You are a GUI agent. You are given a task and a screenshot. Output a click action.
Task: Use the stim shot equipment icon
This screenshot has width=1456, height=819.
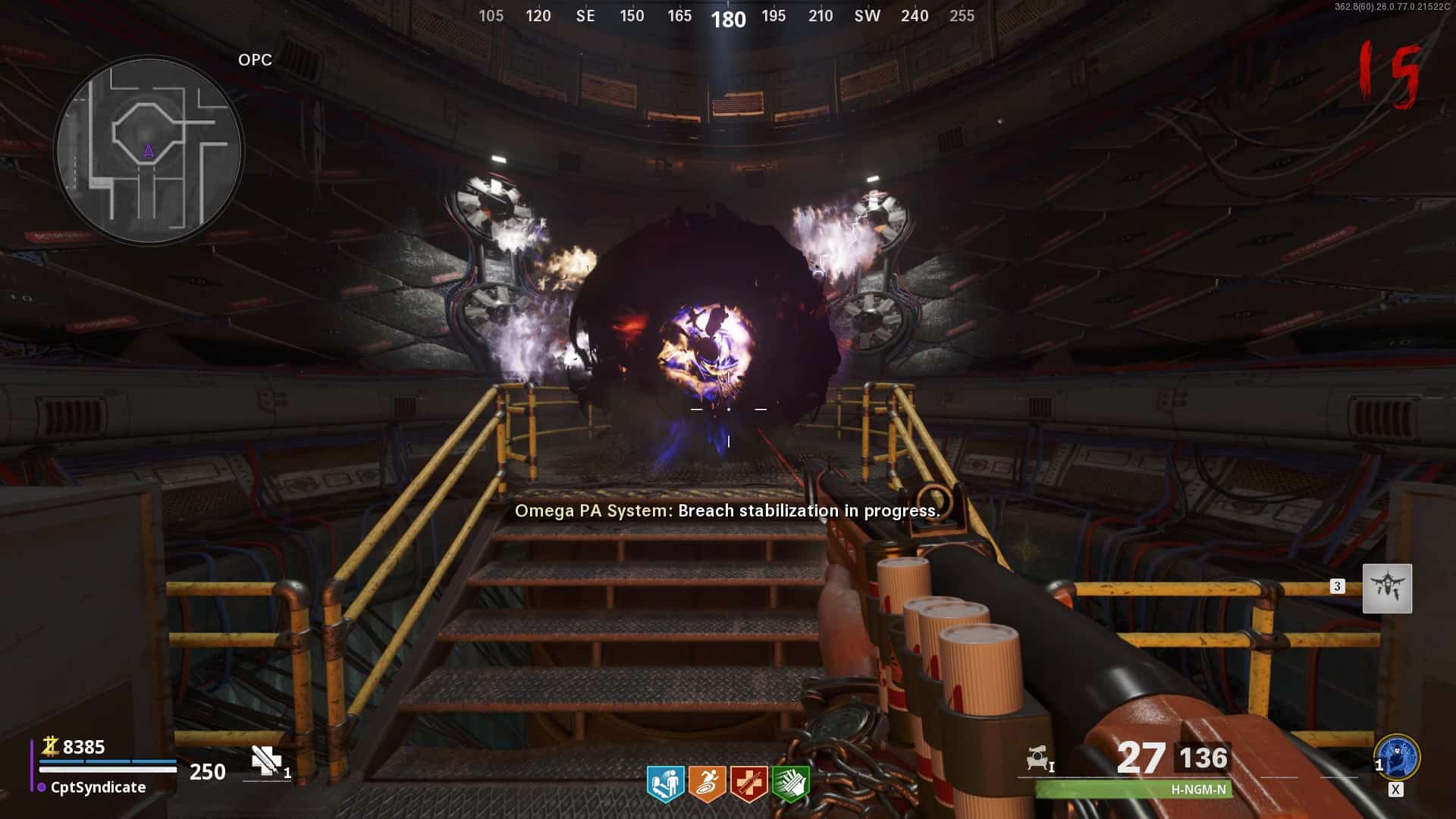pyautogui.click(x=266, y=761)
